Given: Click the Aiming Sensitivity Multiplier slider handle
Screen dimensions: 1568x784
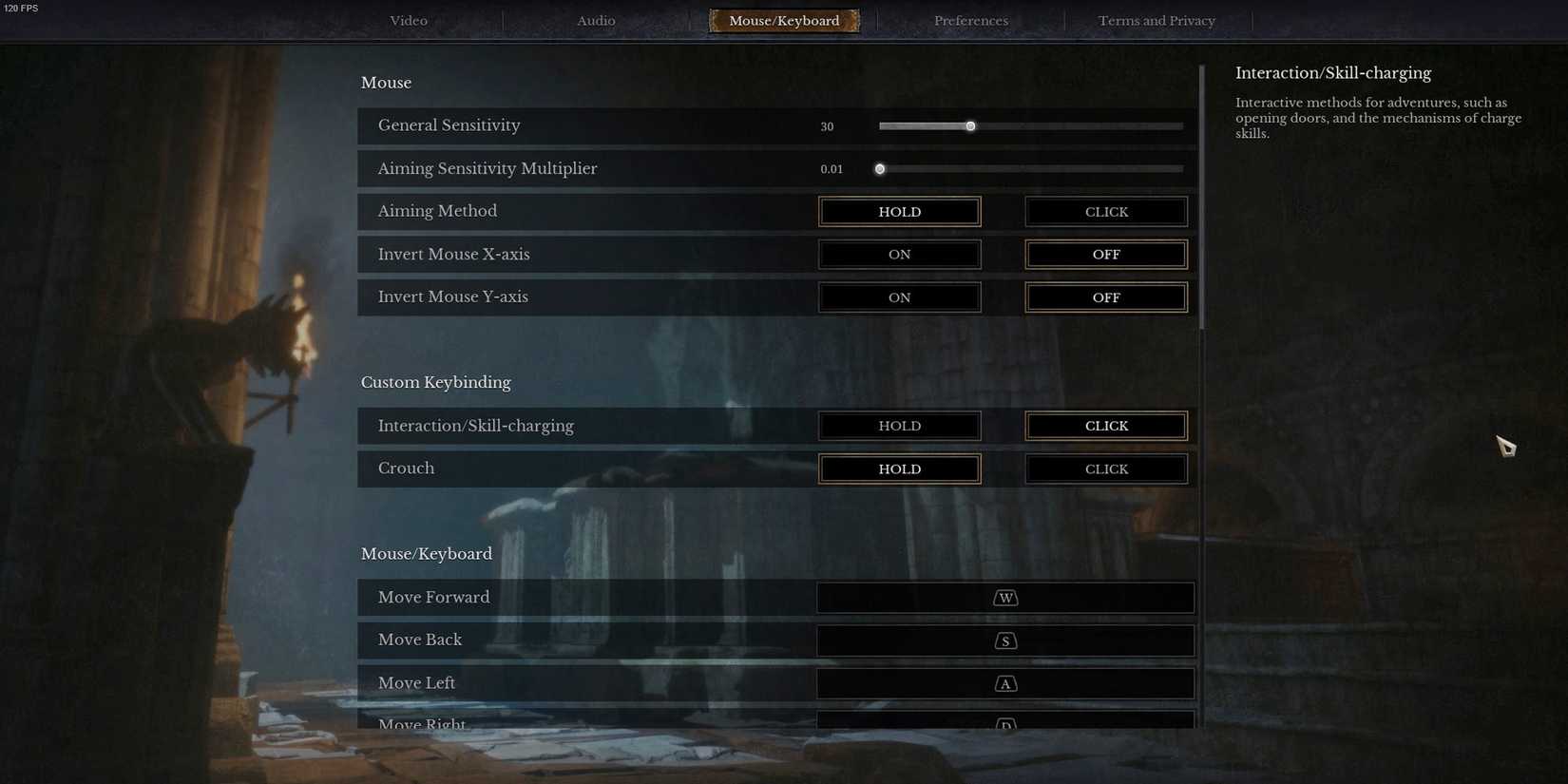Looking at the screenshot, I should click(879, 168).
